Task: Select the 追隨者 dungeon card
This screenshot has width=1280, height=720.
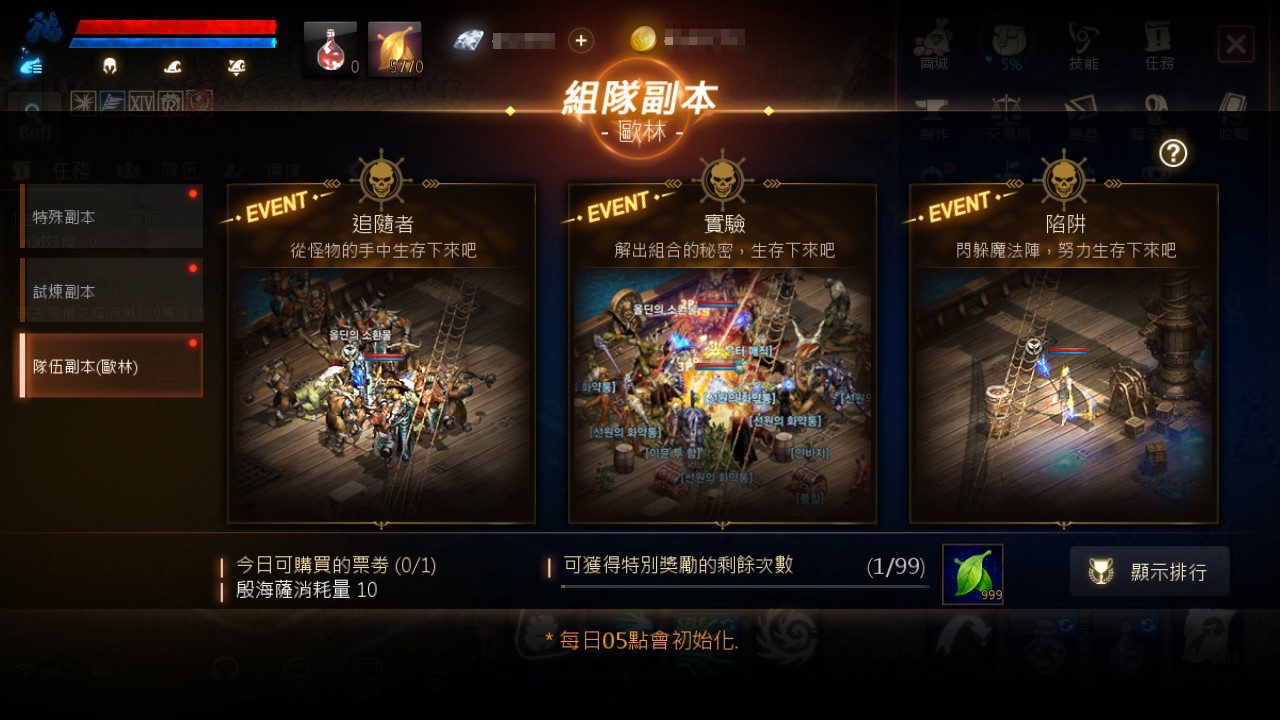Action: [381, 350]
